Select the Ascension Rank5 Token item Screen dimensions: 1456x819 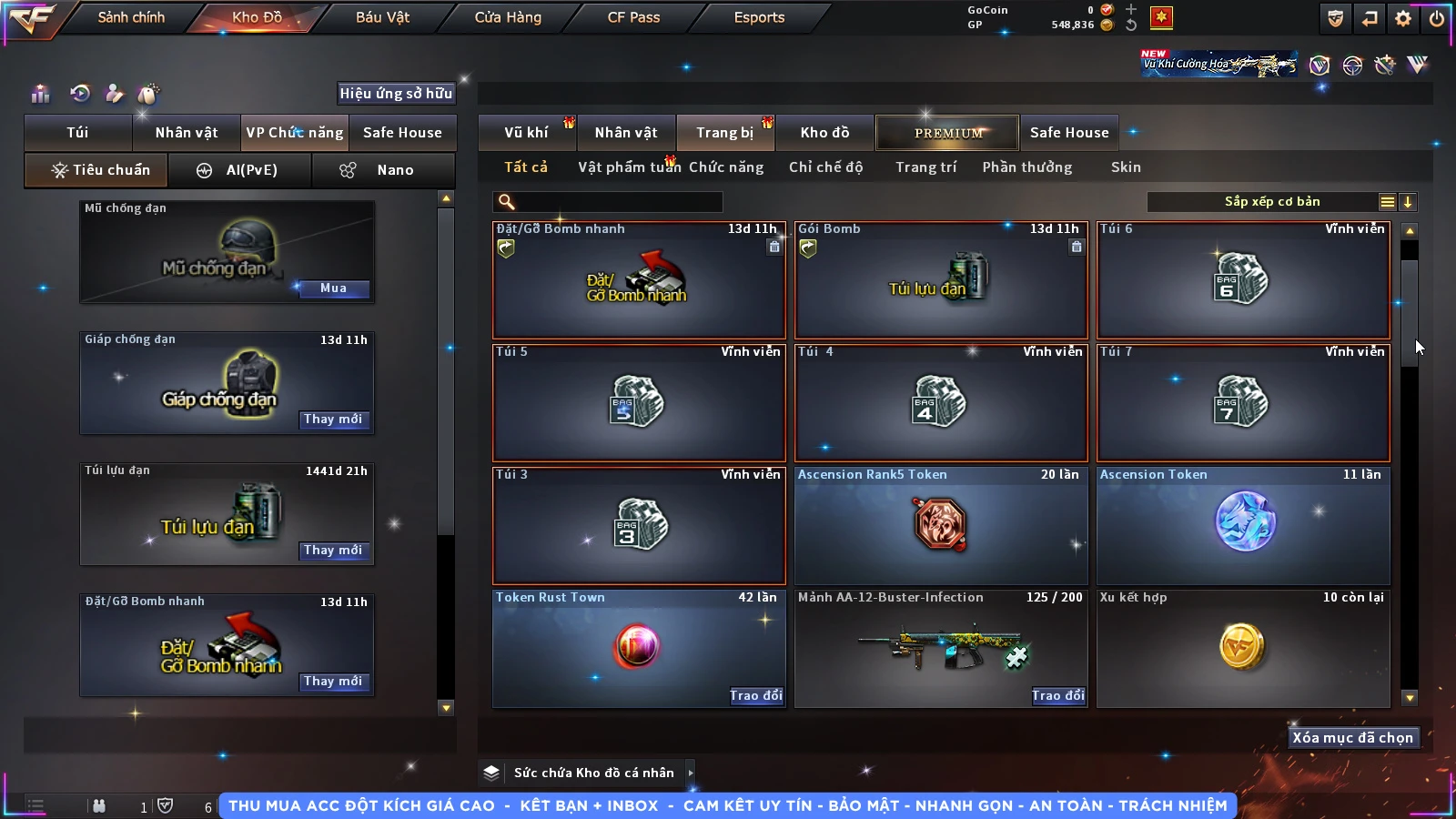(940, 526)
